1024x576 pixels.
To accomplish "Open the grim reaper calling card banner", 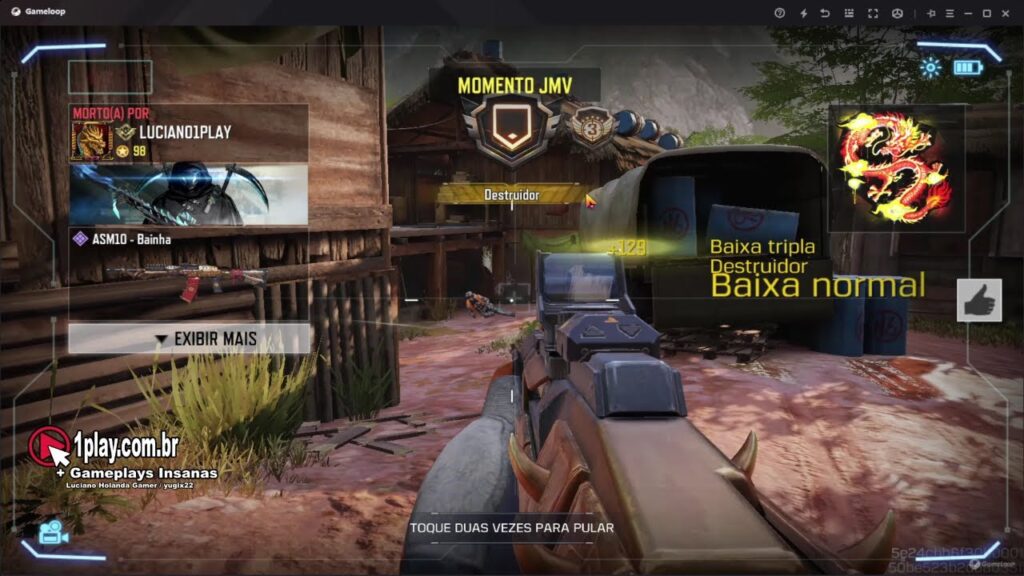I will tap(188, 194).
